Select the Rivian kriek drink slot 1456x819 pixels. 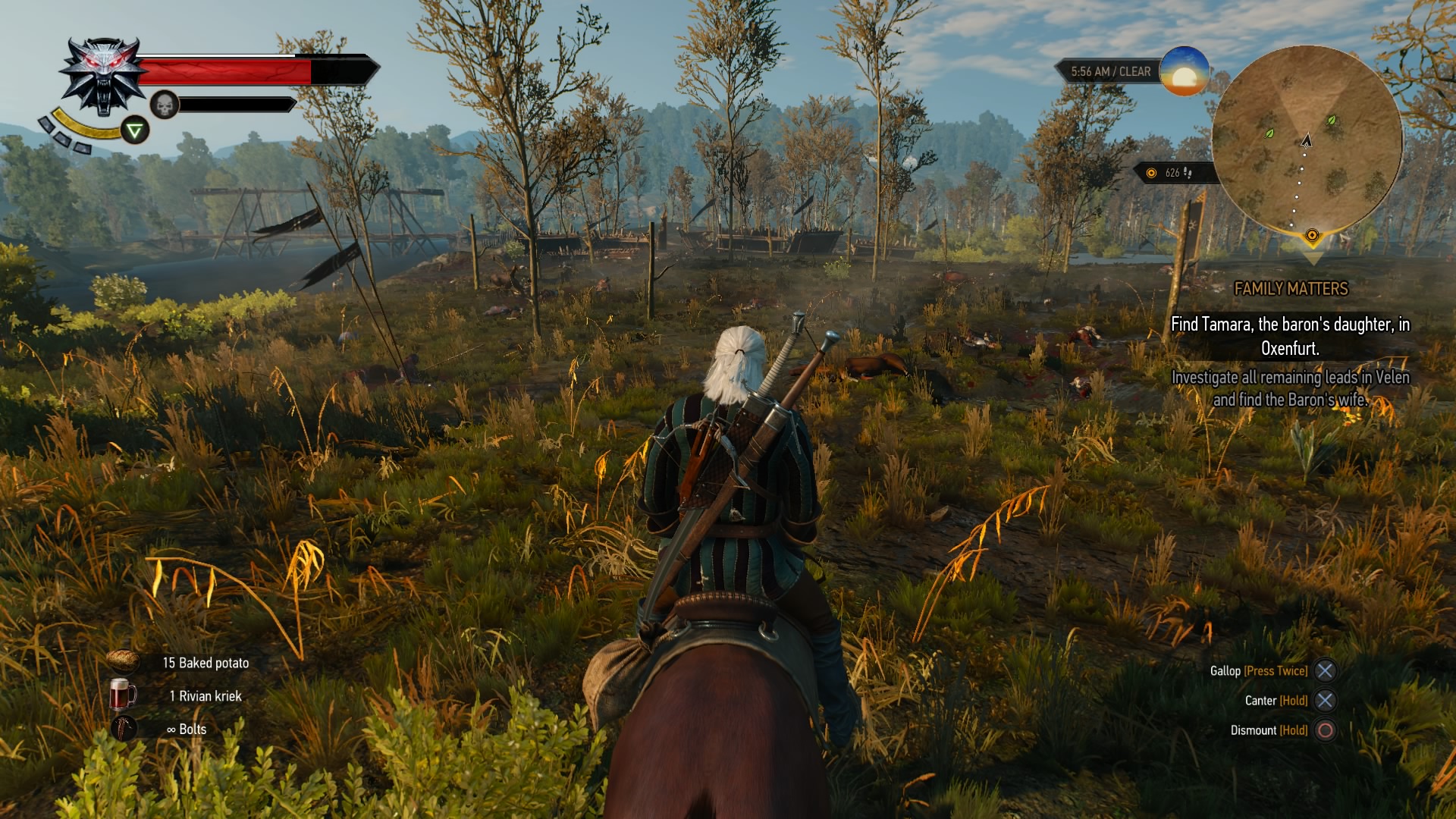123,695
